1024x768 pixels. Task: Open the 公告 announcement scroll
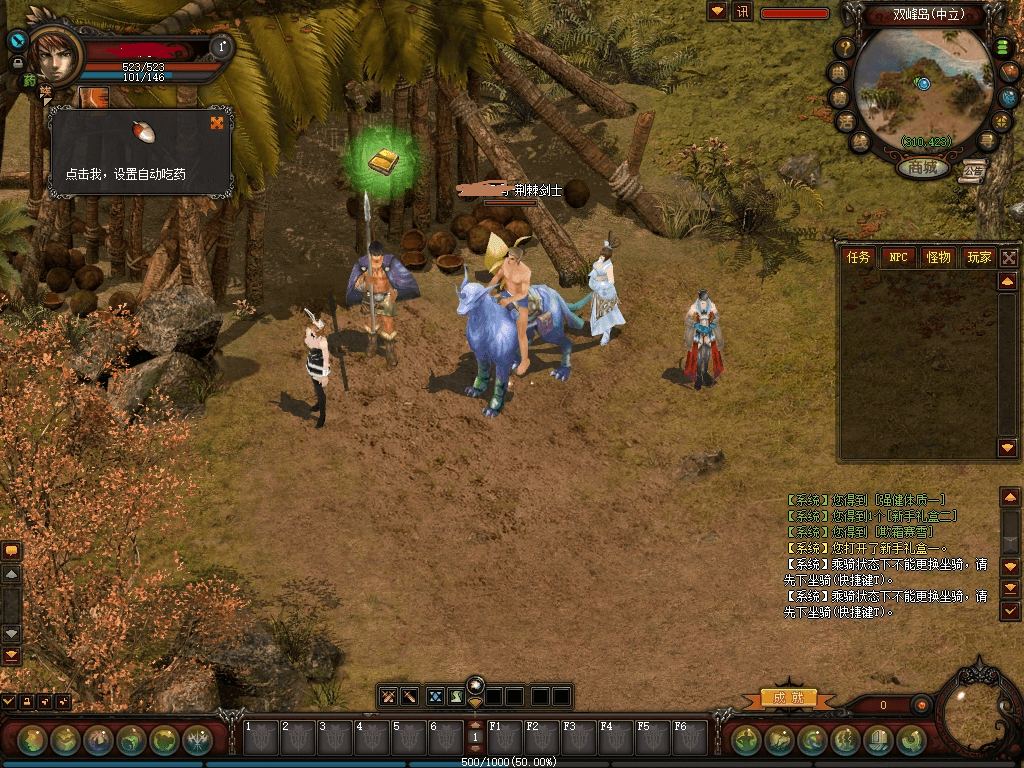(973, 169)
